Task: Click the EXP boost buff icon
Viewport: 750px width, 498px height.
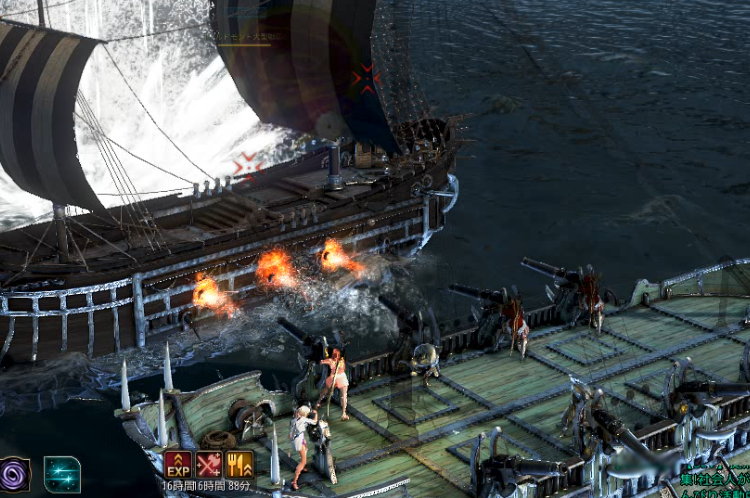Action: 177,464
